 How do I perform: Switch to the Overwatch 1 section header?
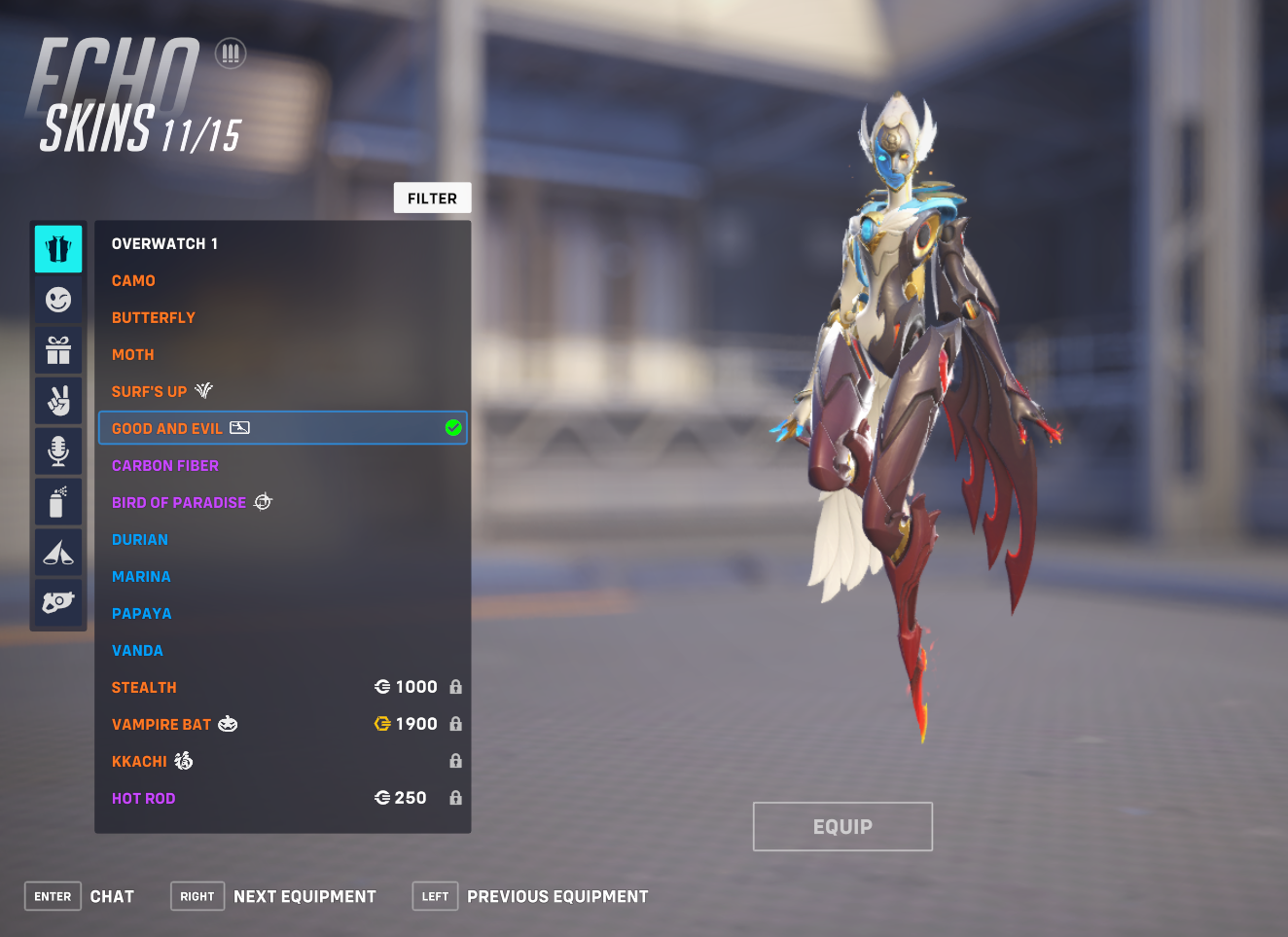pyautogui.click(x=164, y=243)
